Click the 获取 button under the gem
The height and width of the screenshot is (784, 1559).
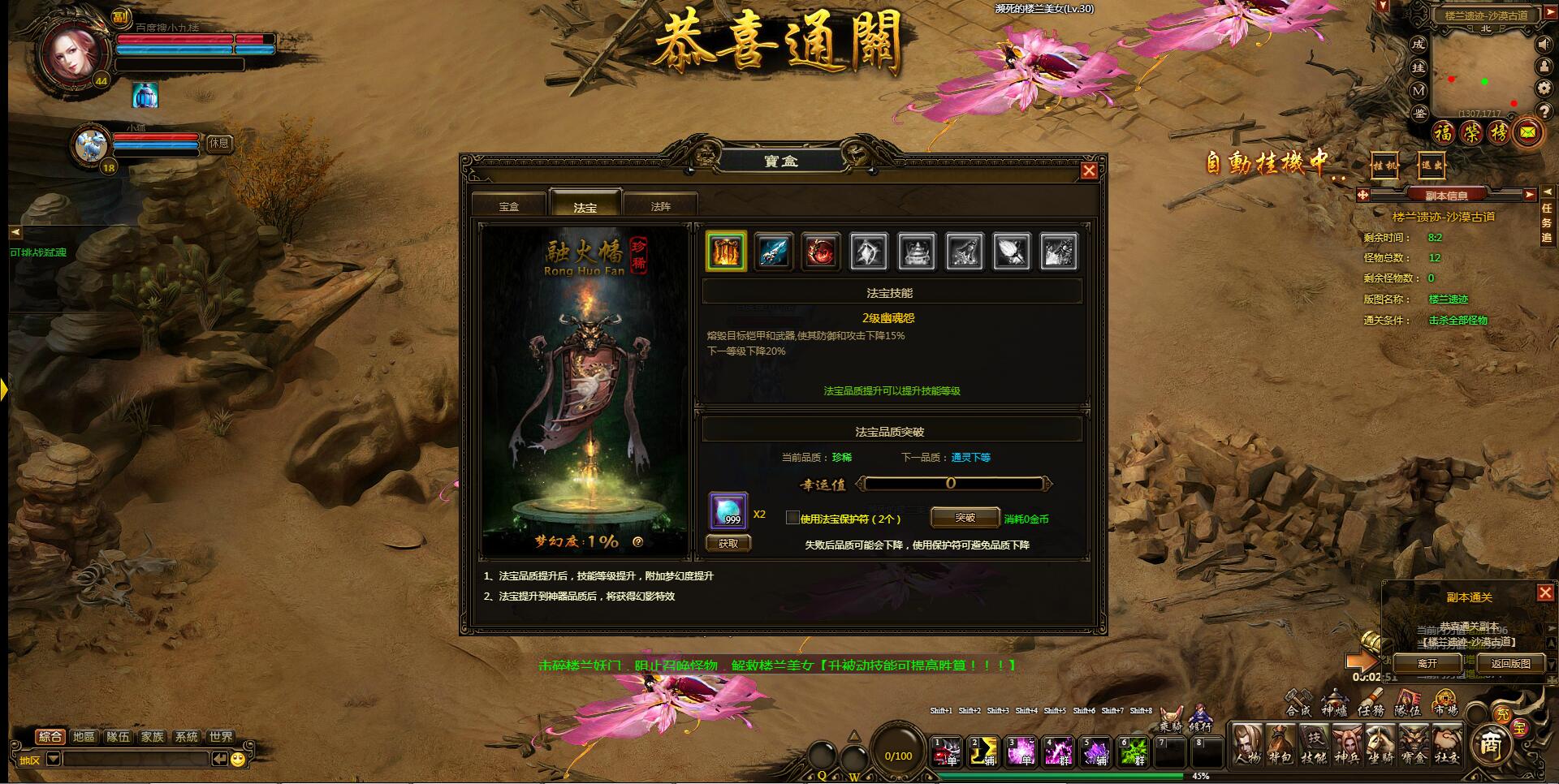(728, 544)
